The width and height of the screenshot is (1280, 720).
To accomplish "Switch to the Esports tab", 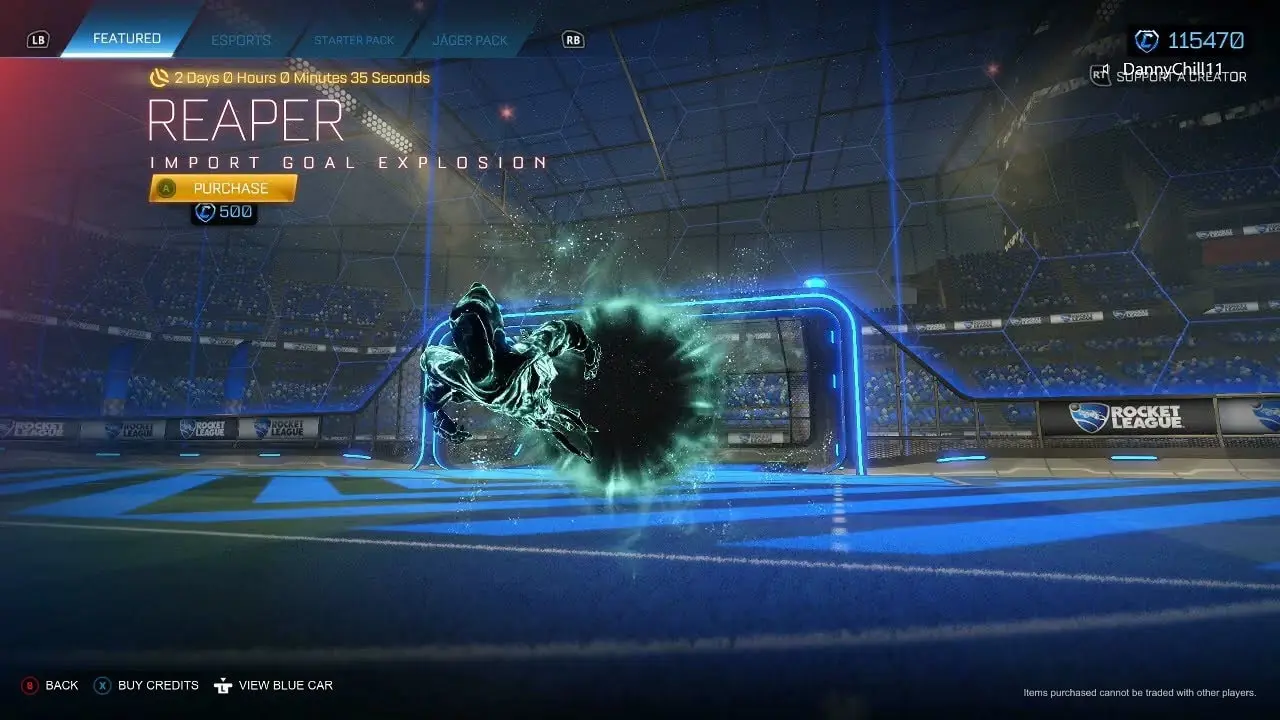I will pos(240,40).
